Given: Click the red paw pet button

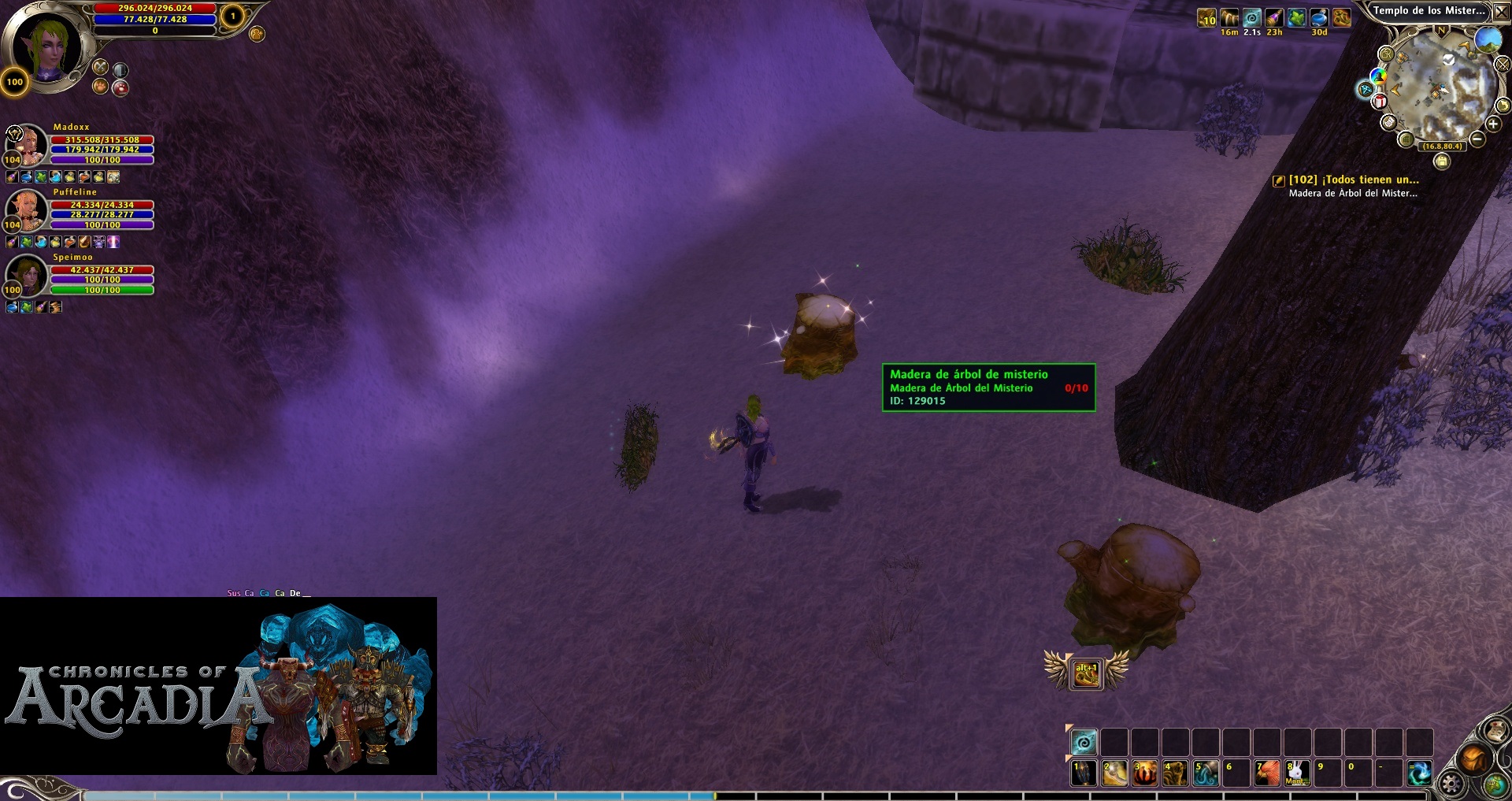Looking at the screenshot, I should click(120, 88).
